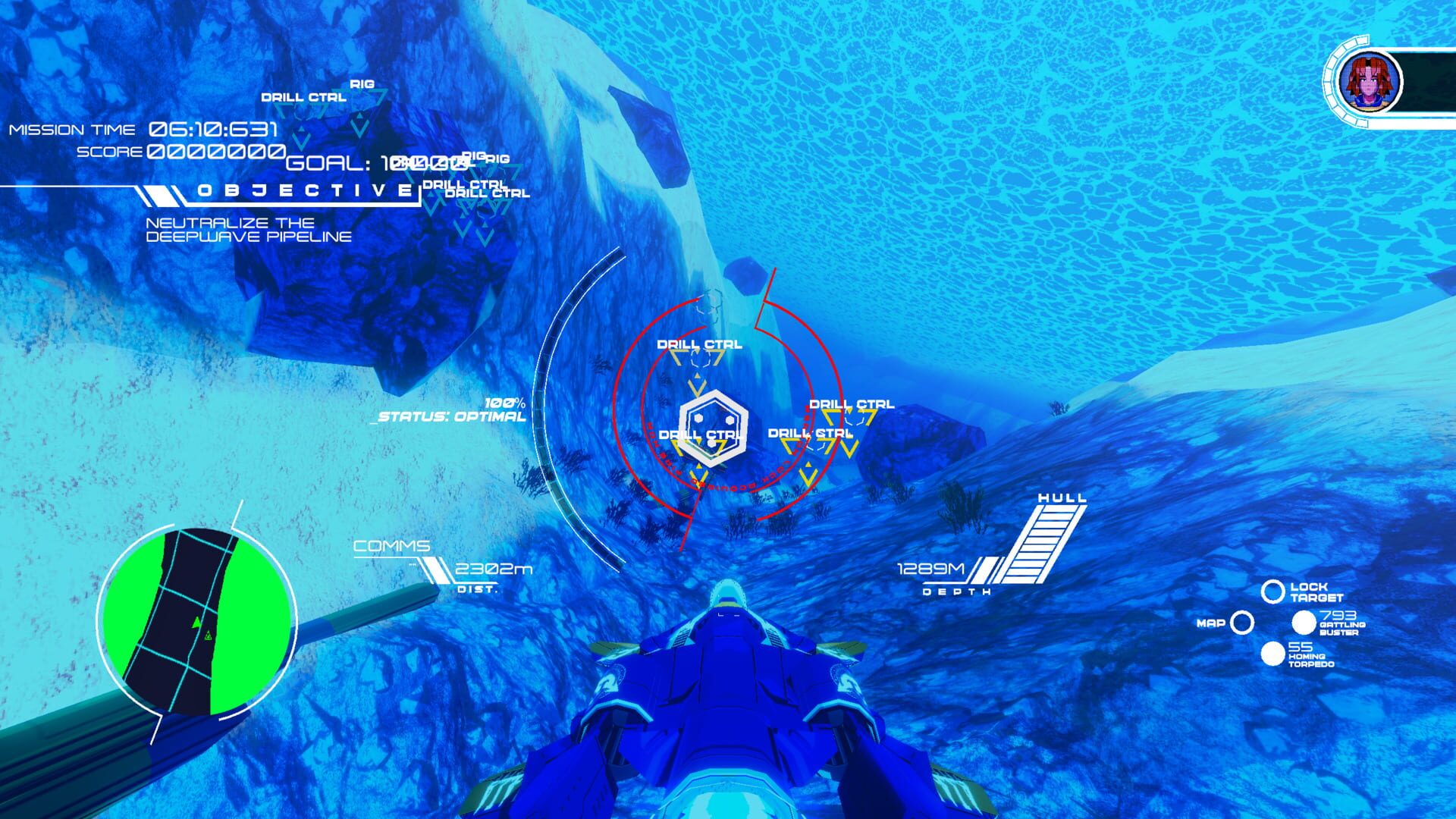1456x819 pixels.
Task: Click the MISSION TIME readout
Action: 72,130
